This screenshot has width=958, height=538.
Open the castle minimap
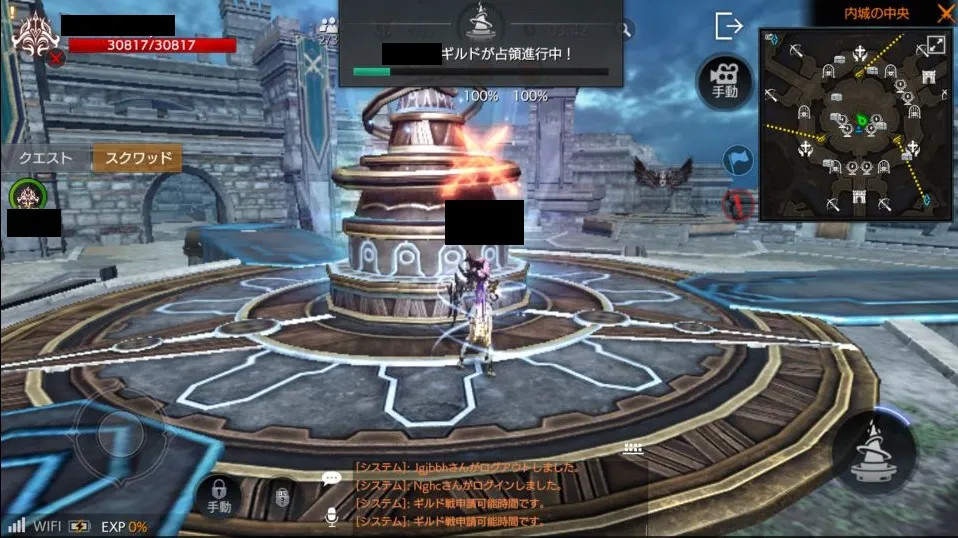[853, 125]
